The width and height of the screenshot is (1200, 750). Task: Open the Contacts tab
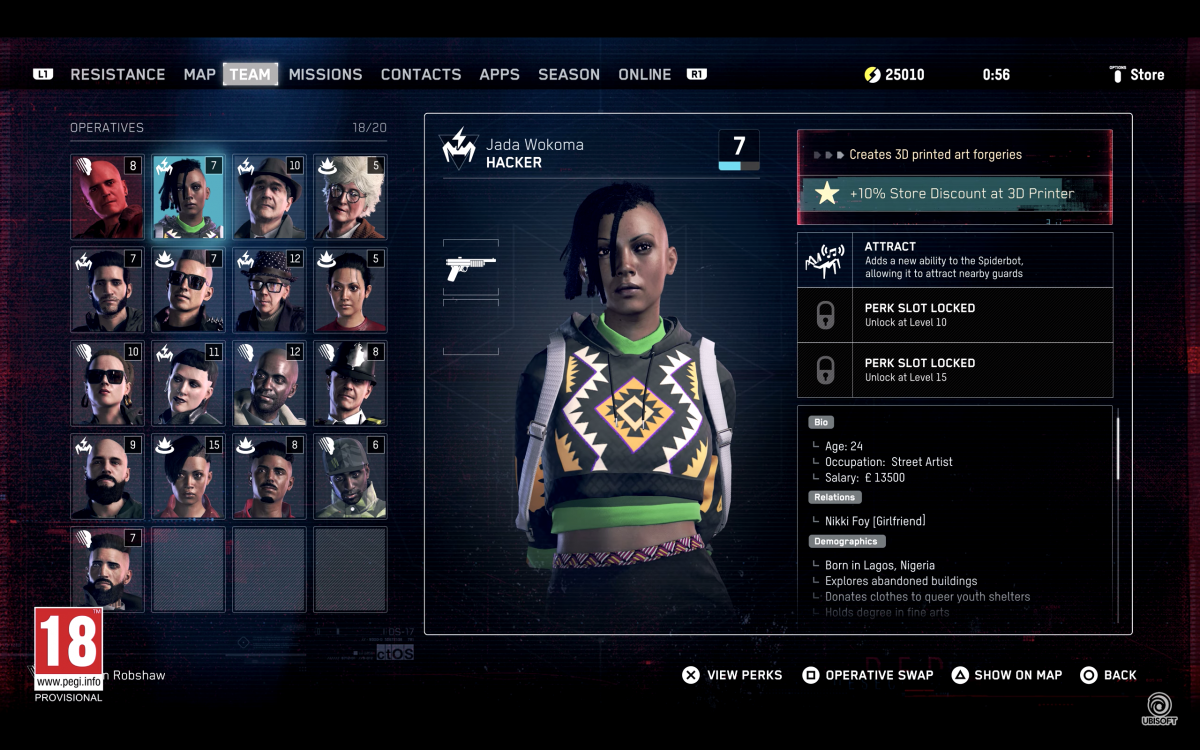421,75
